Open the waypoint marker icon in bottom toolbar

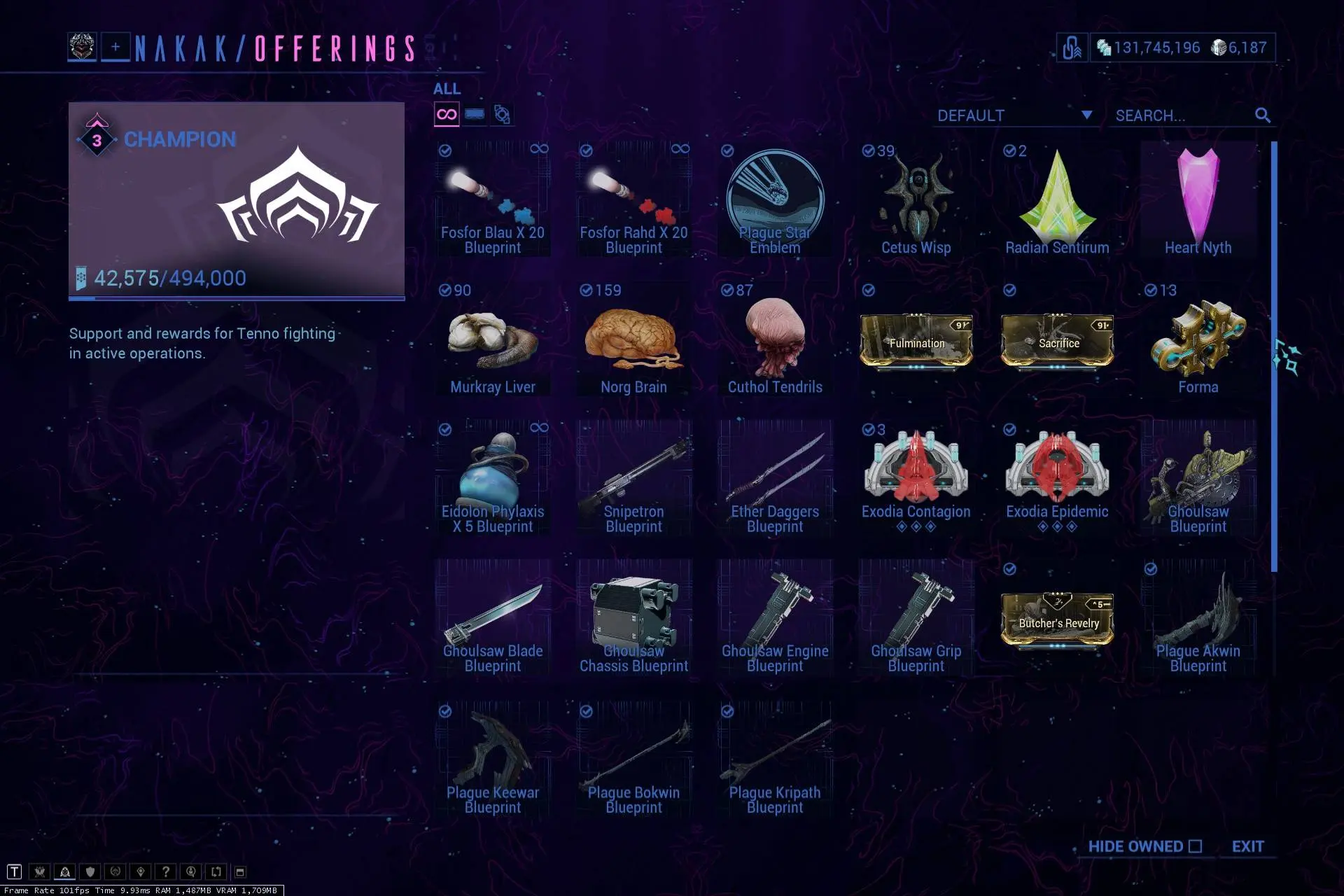[141, 871]
